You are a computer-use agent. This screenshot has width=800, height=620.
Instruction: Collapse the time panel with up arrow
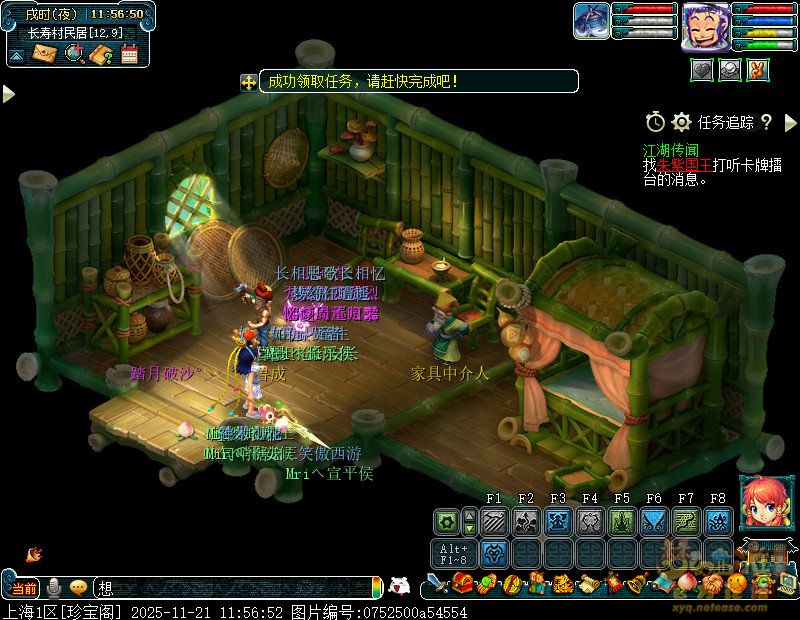click(x=17, y=56)
